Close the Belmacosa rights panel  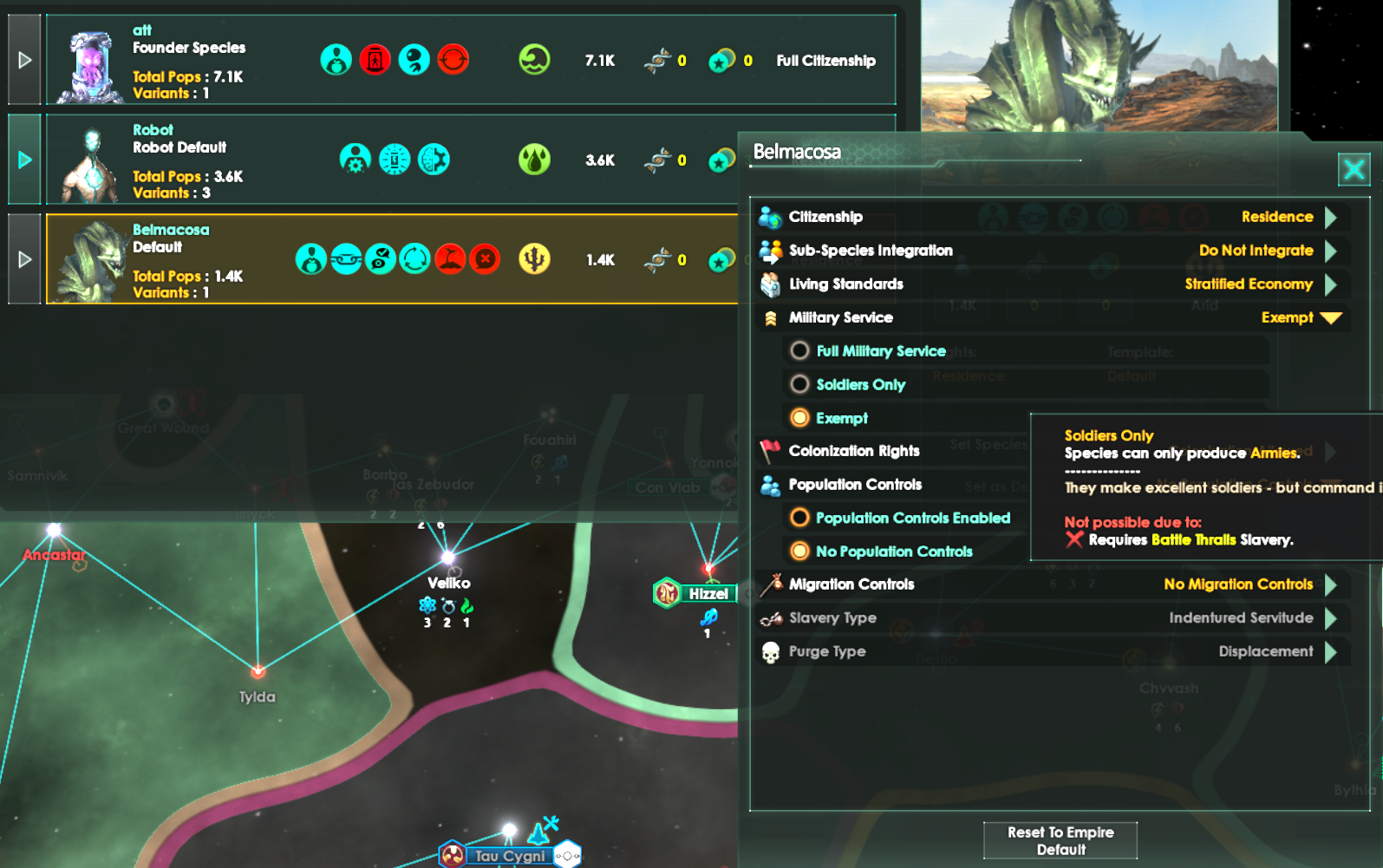(1354, 170)
